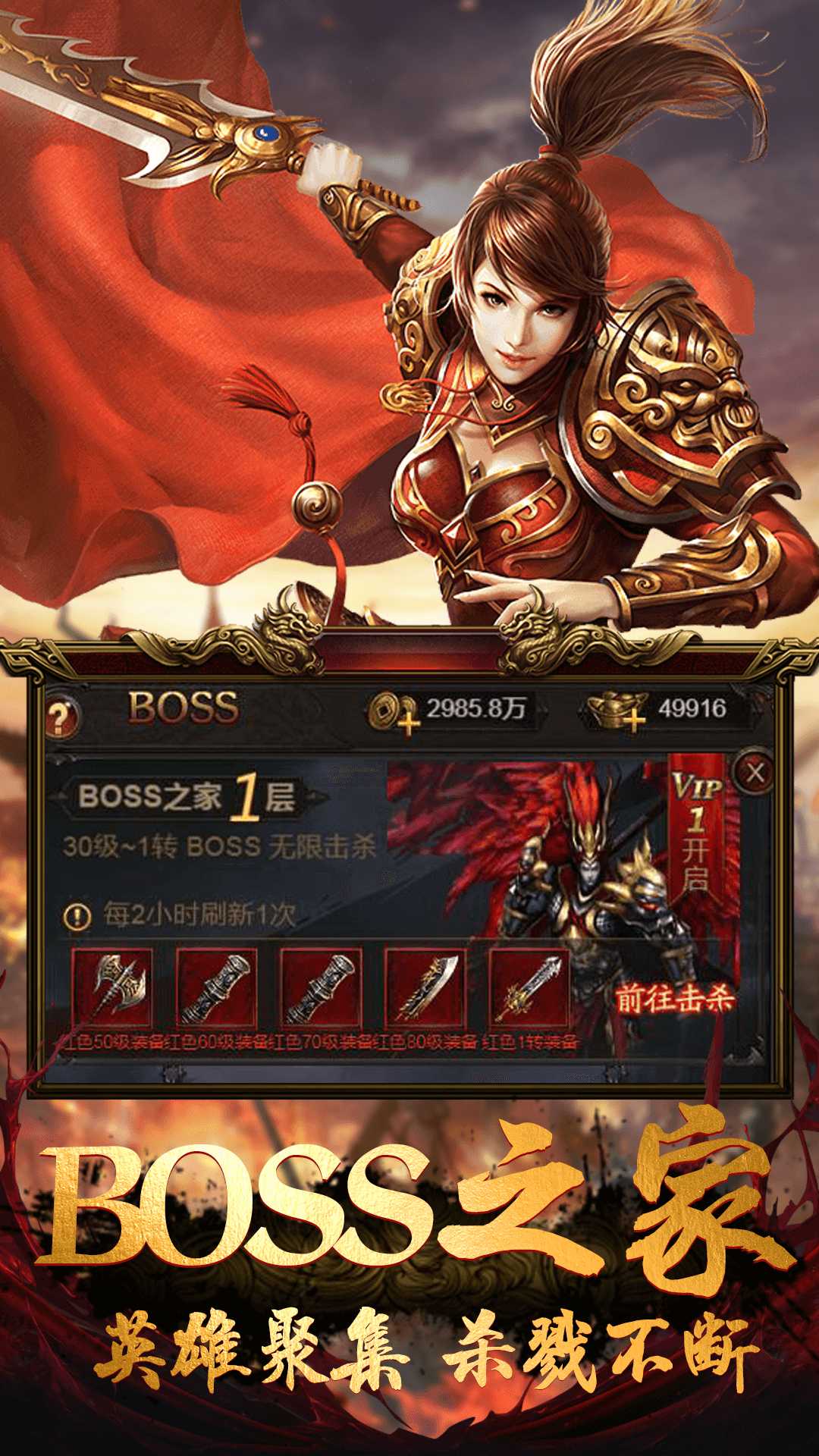The width and height of the screenshot is (819, 1456).
Task: Tap the 前往击杀 button
Action: point(674,999)
